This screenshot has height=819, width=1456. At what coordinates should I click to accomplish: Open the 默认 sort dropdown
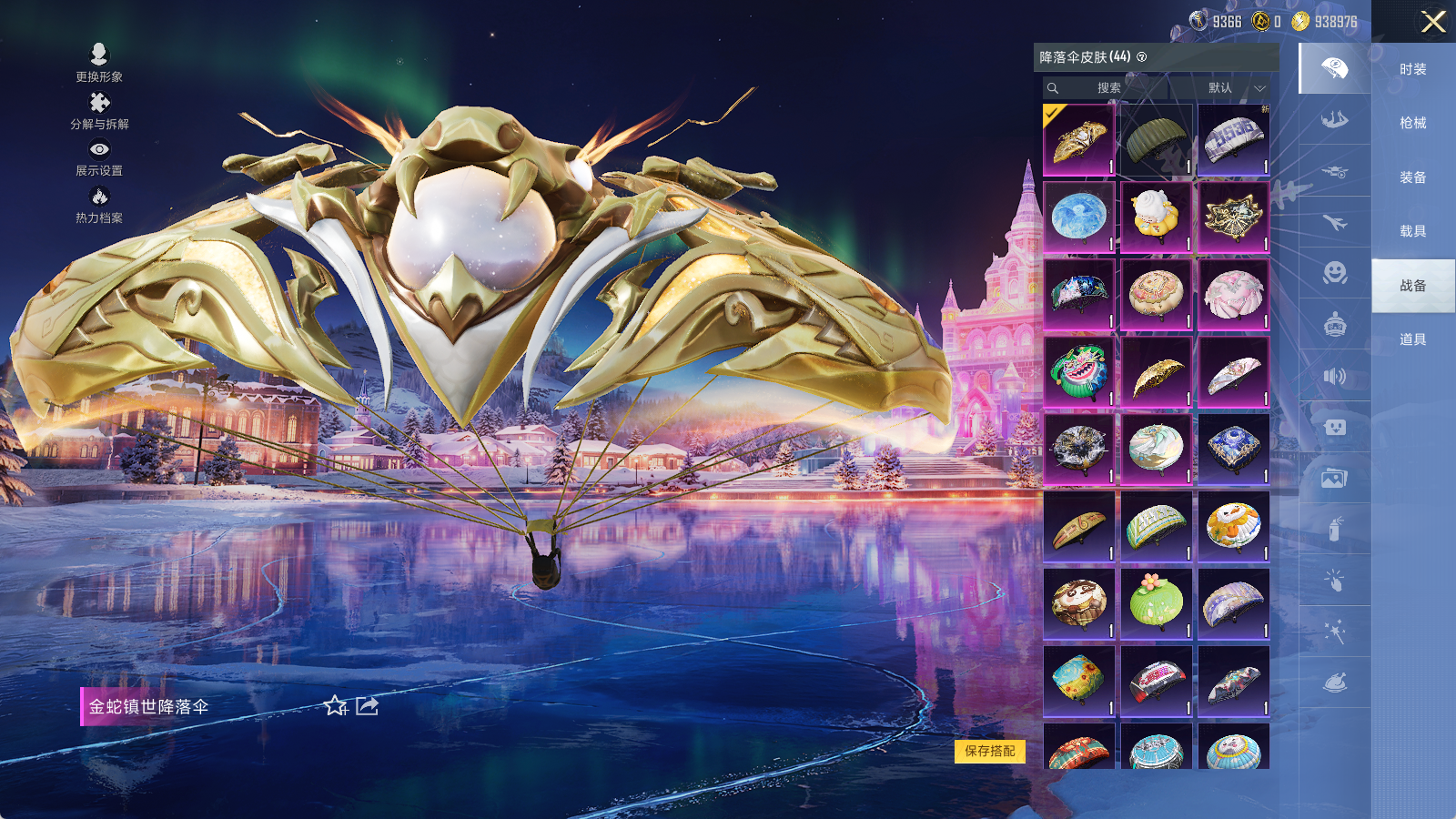(x=1236, y=88)
